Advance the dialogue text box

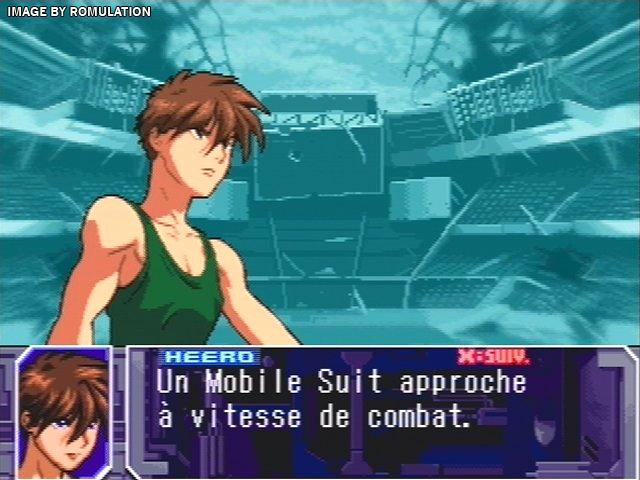click(493, 356)
